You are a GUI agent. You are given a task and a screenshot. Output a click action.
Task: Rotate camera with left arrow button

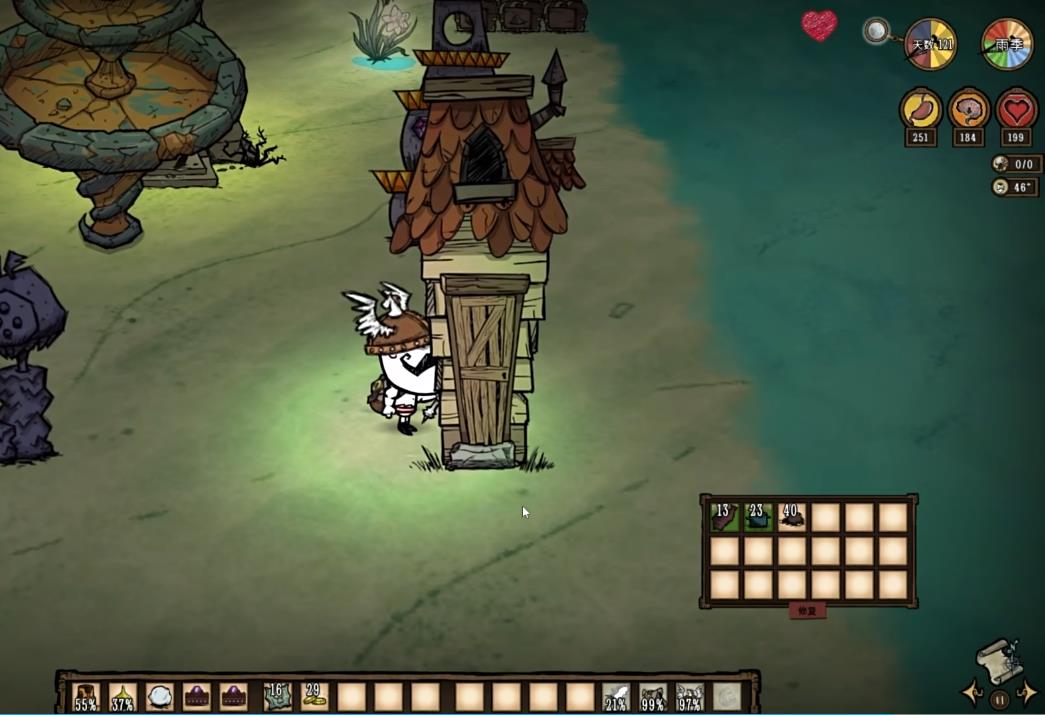click(971, 692)
